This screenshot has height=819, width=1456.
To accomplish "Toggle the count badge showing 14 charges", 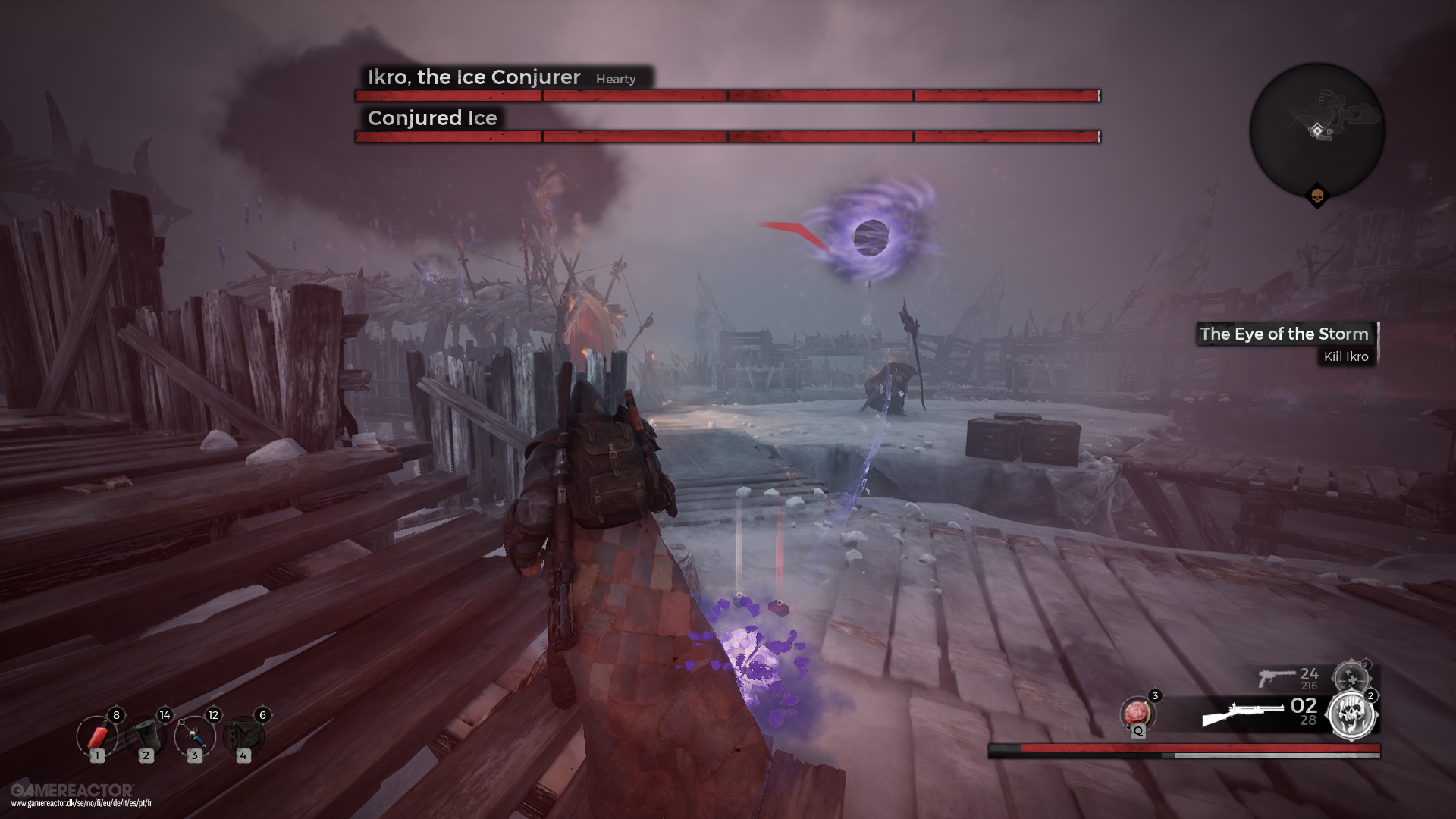I will click(x=164, y=714).
